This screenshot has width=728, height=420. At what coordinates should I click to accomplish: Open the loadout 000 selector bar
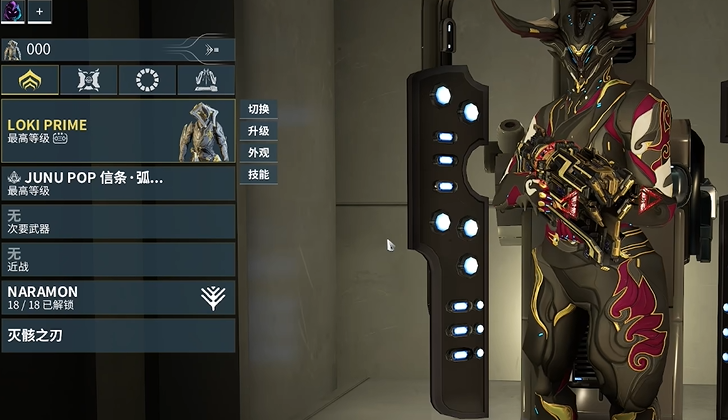[x=118, y=49]
